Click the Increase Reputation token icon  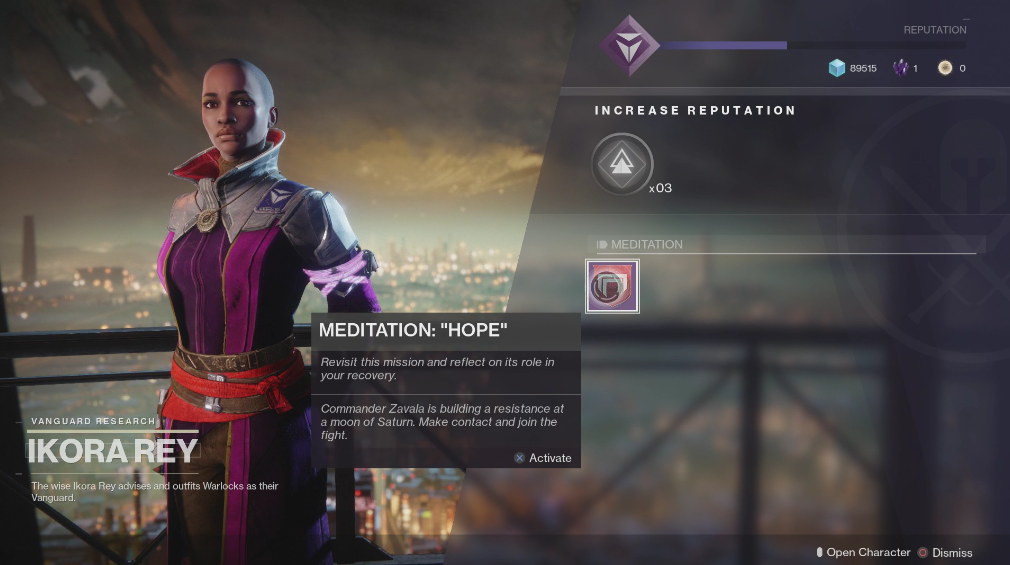(x=621, y=164)
